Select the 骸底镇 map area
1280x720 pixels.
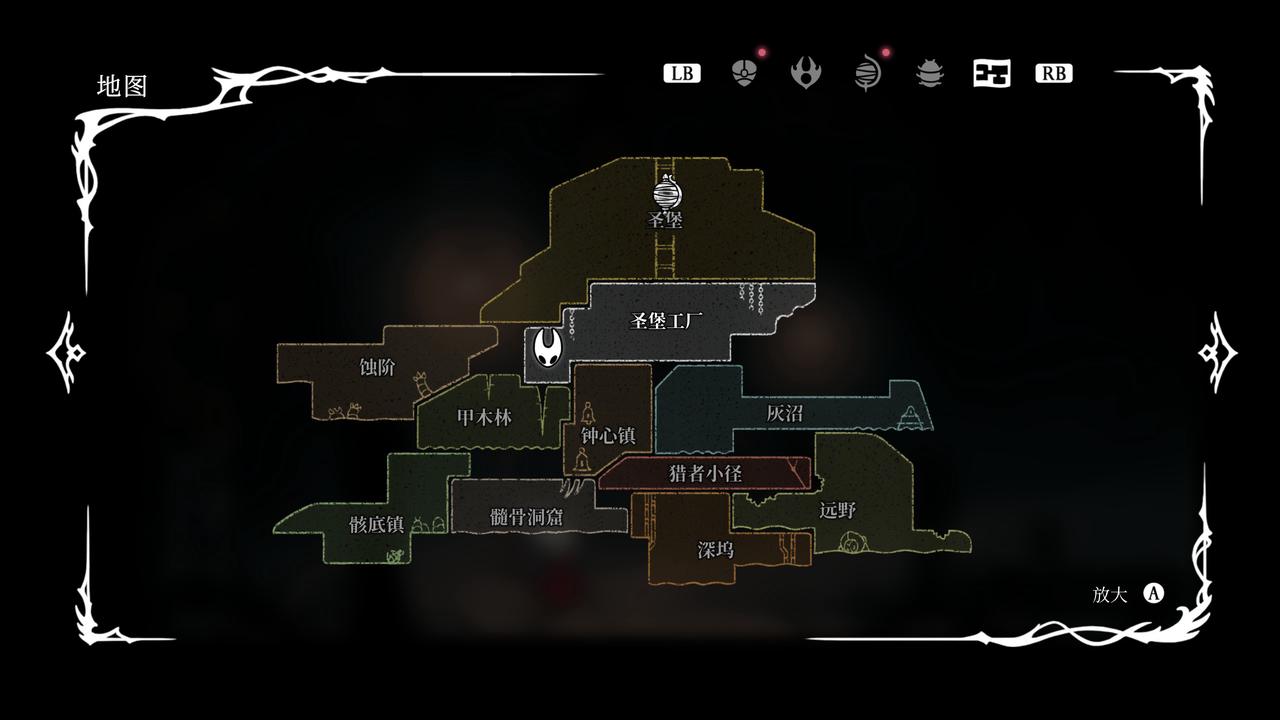coord(376,524)
